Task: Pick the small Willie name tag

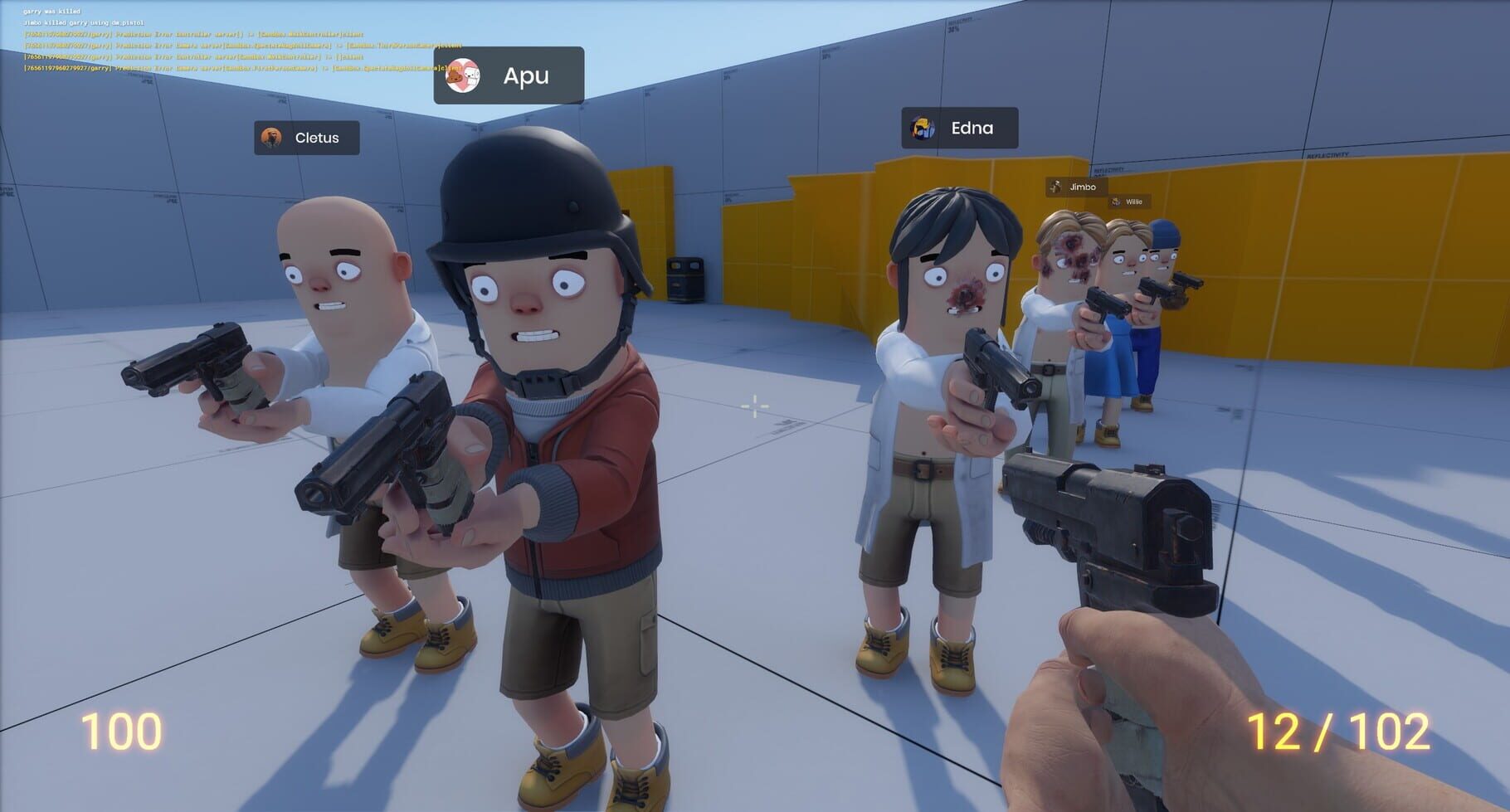Action: pos(1128,202)
